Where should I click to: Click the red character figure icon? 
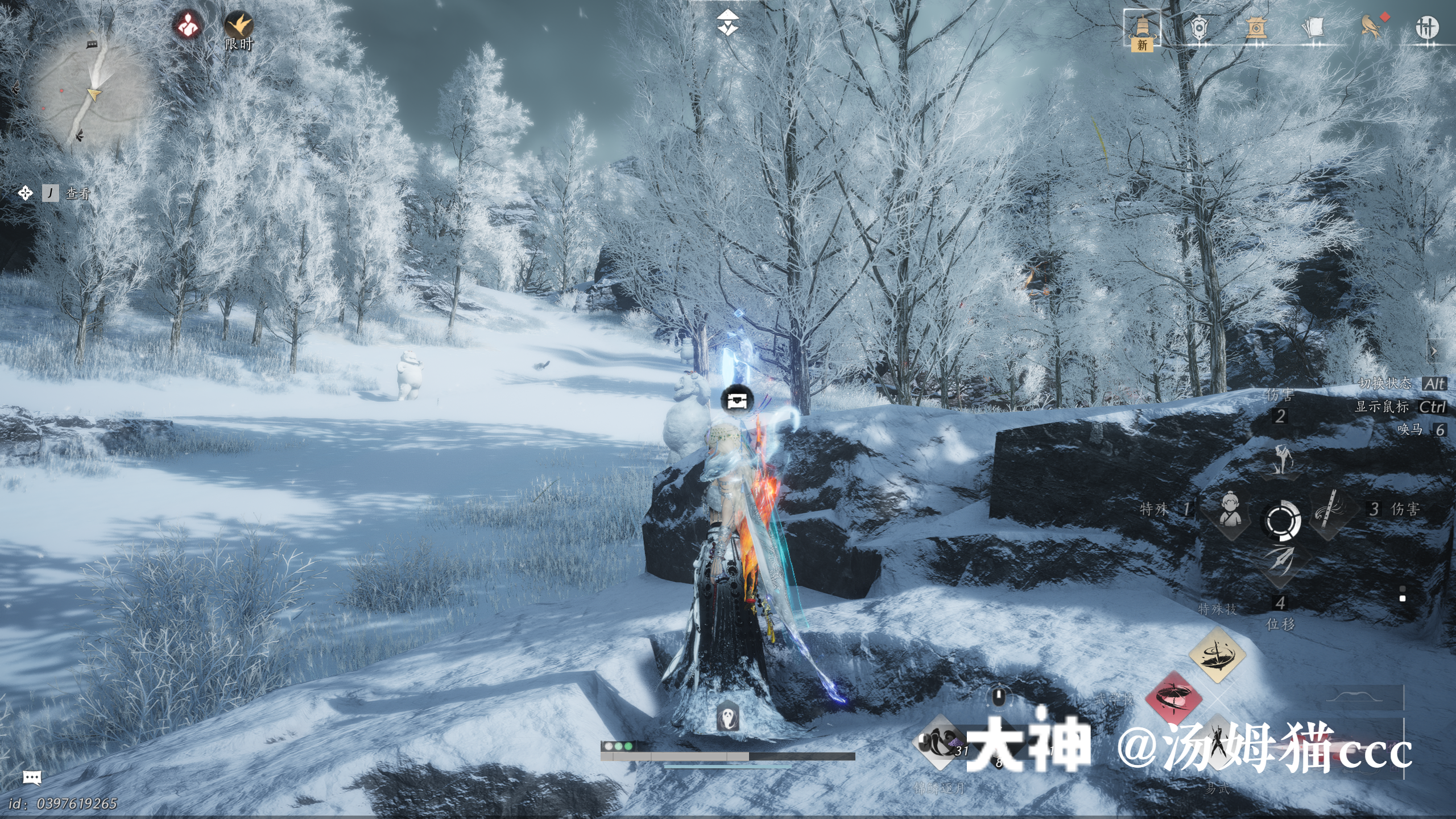pyautogui.click(x=188, y=26)
